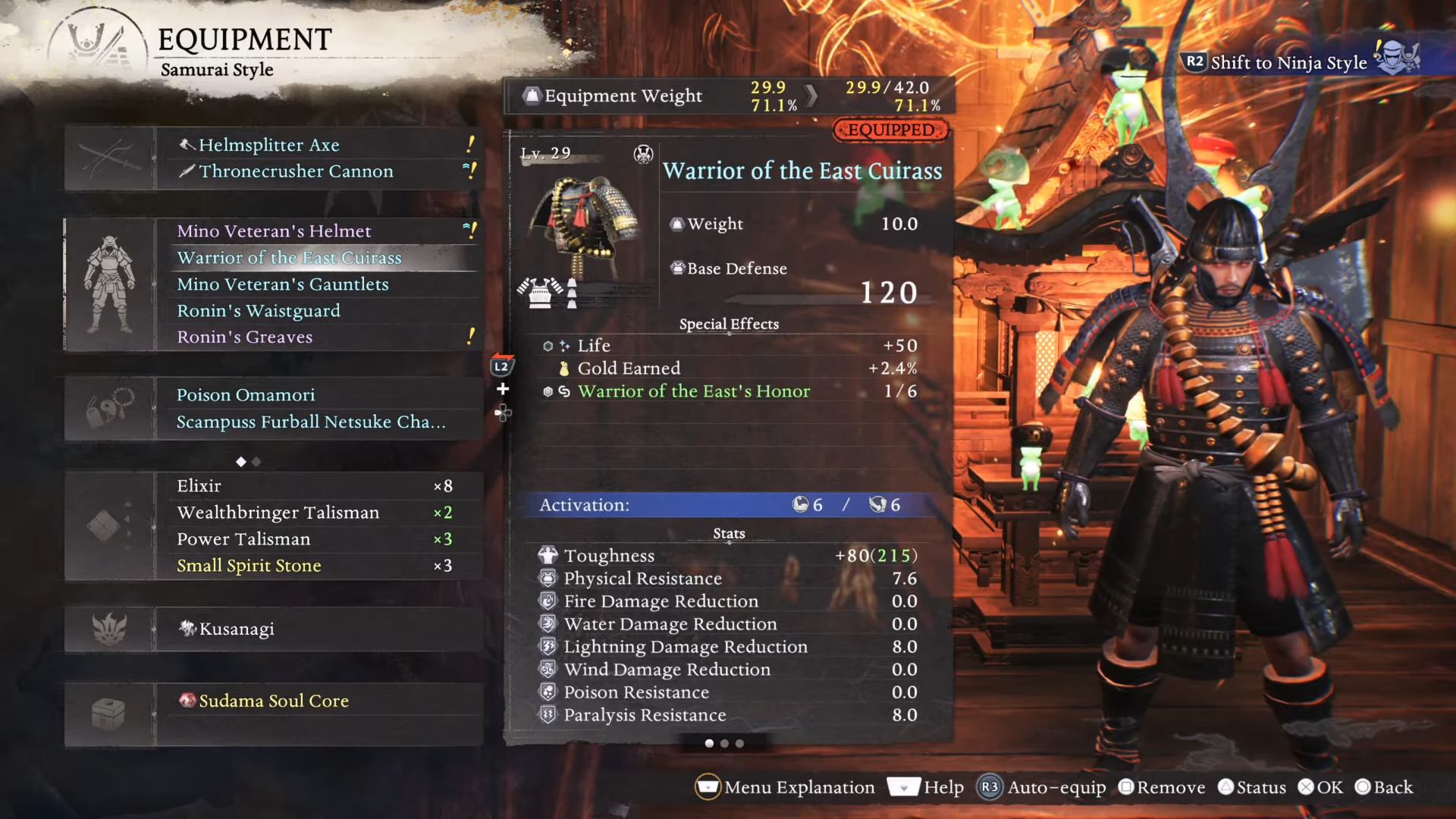Image resolution: width=1456 pixels, height=819 pixels.
Task: Select Mino Veteran's Gauntlets
Action: point(282,284)
